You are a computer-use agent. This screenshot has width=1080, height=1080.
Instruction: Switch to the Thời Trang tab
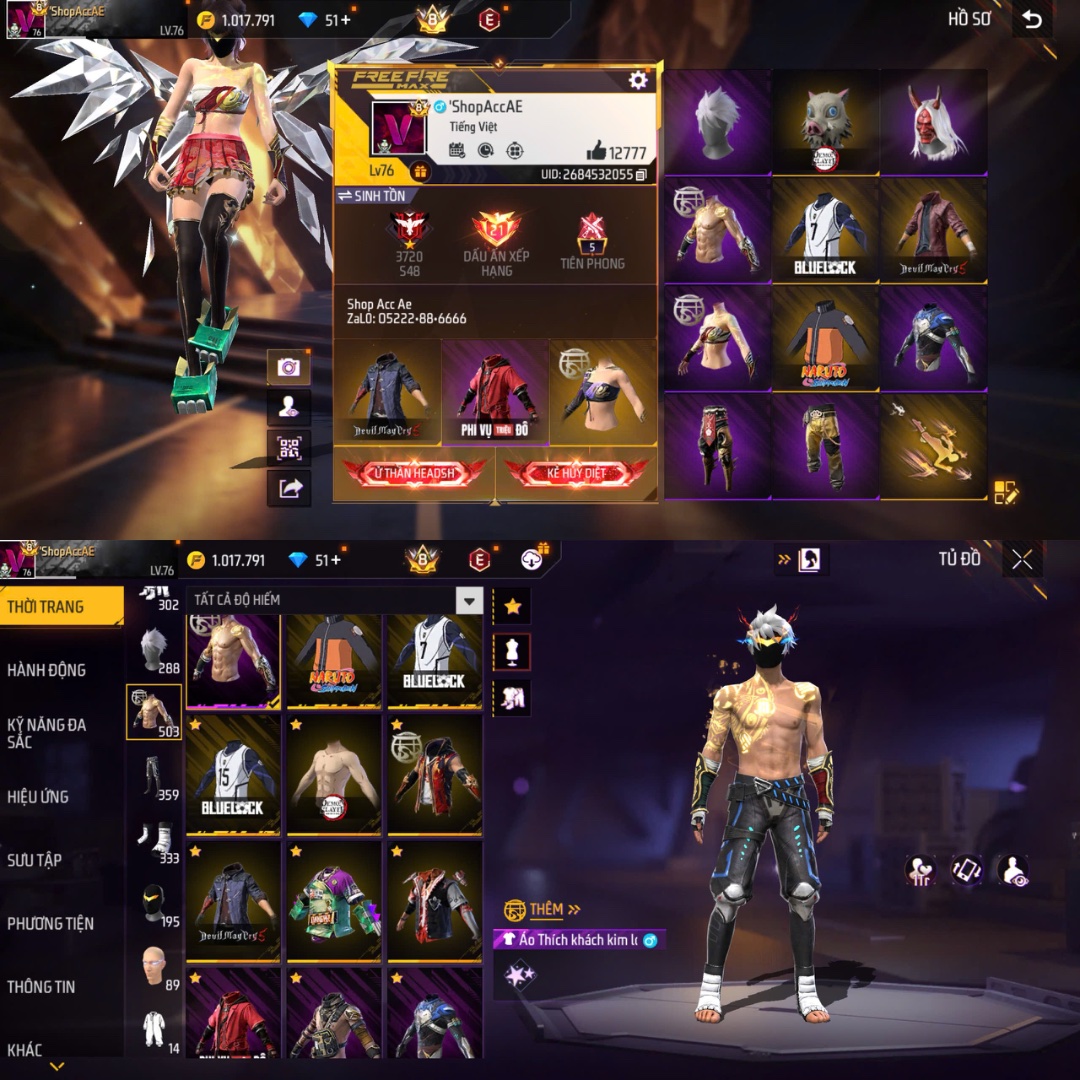46,607
